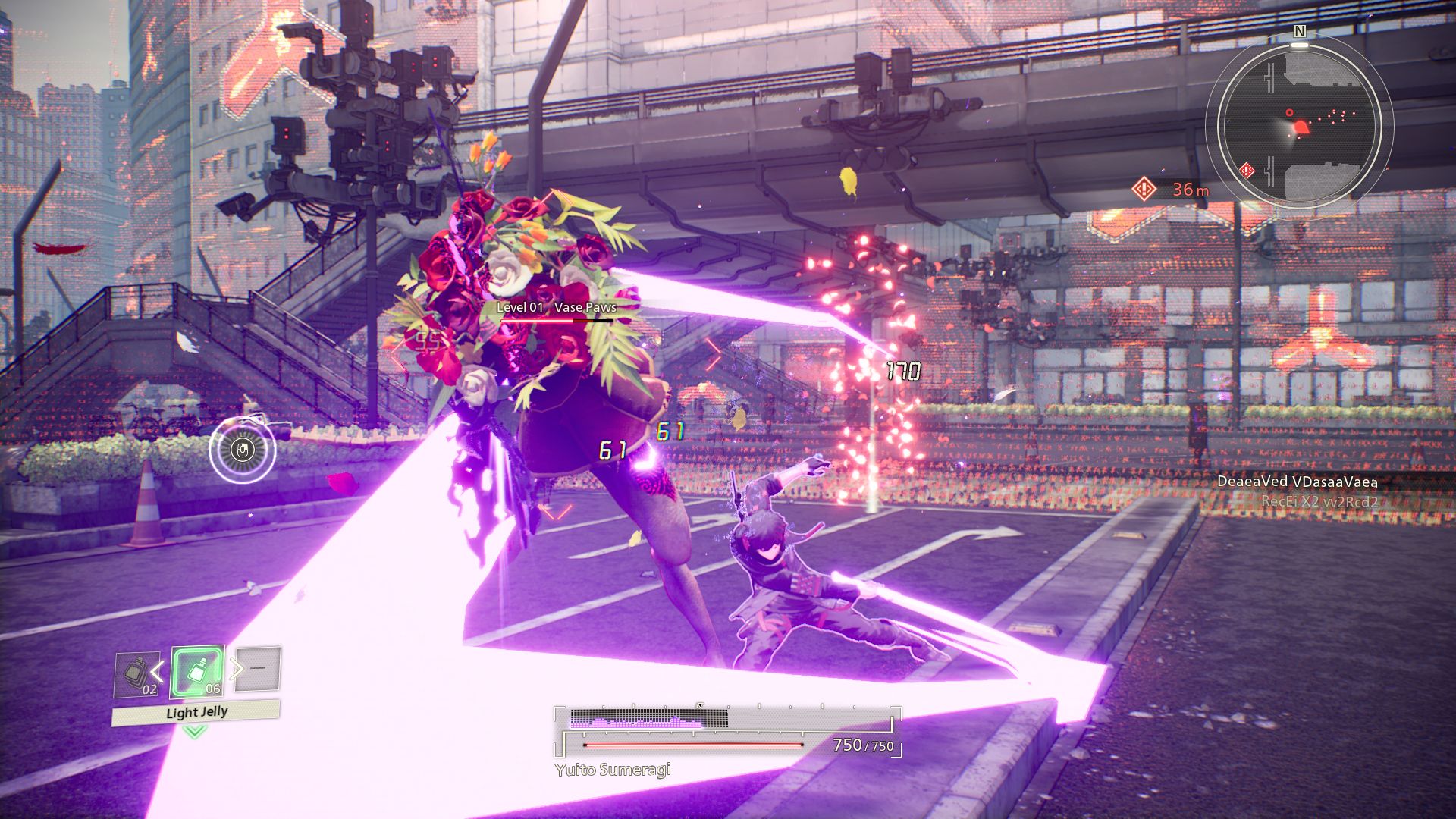
Task: Click the objective distance marker icon beside 36 m
Action: 1144,188
